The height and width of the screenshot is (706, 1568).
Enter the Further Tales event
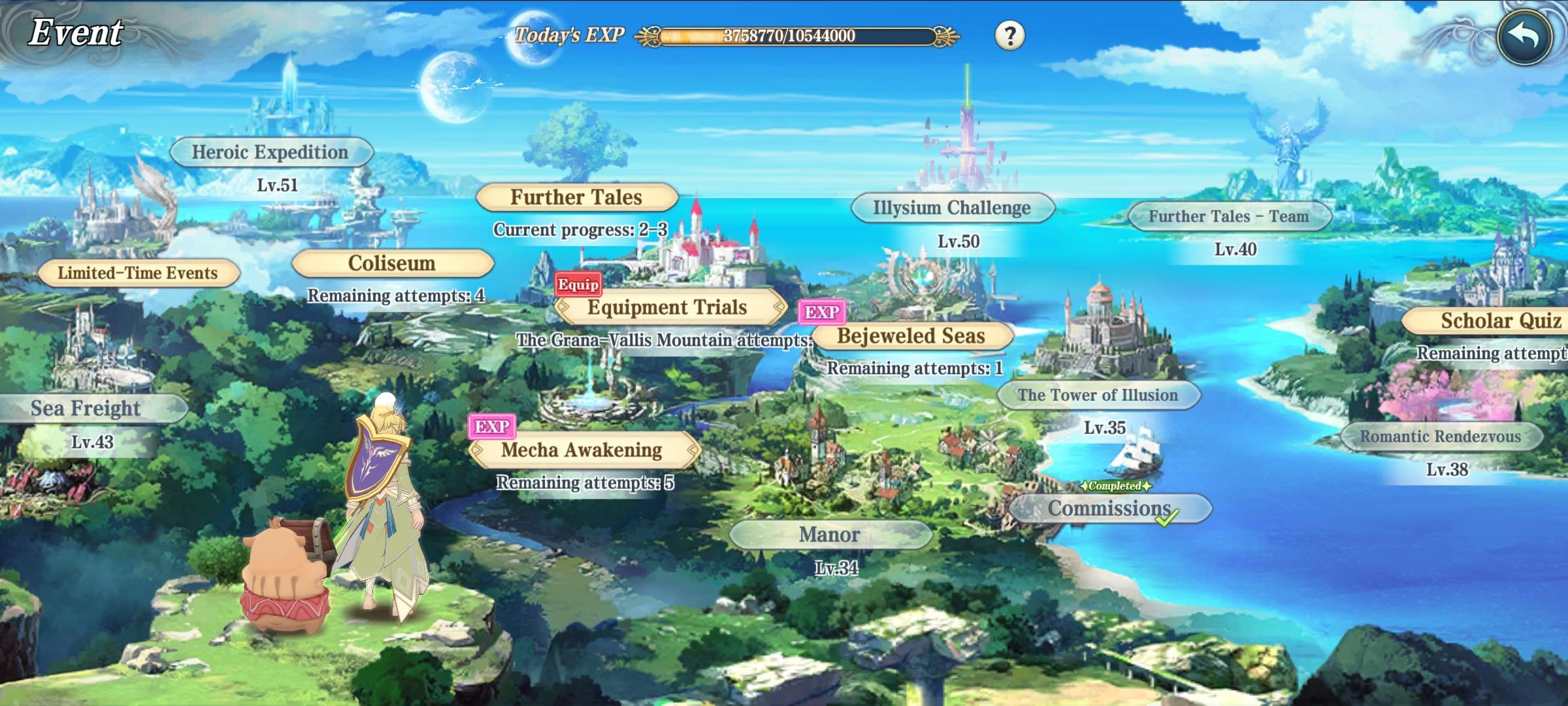click(x=576, y=197)
